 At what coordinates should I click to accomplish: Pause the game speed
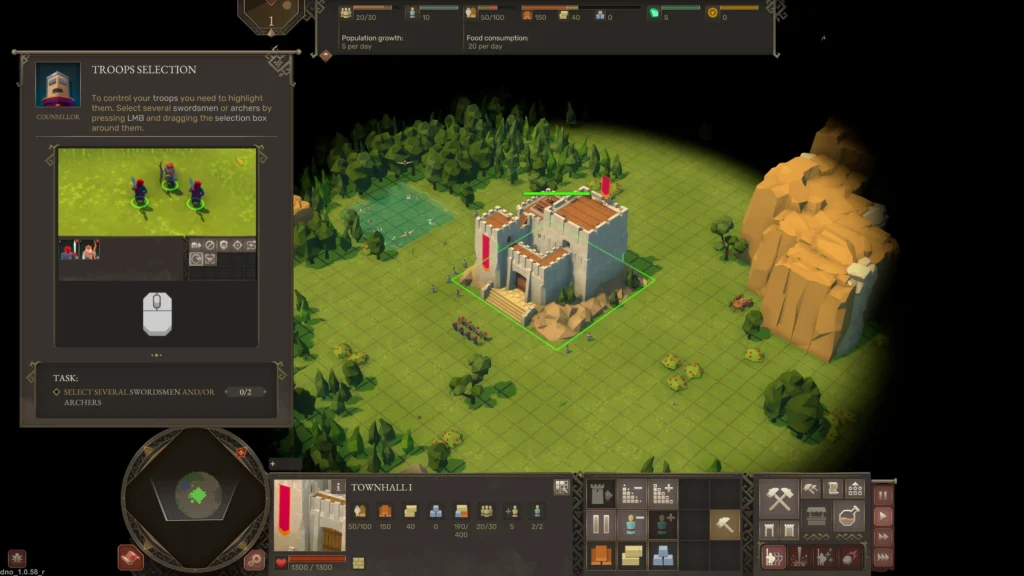point(883,496)
